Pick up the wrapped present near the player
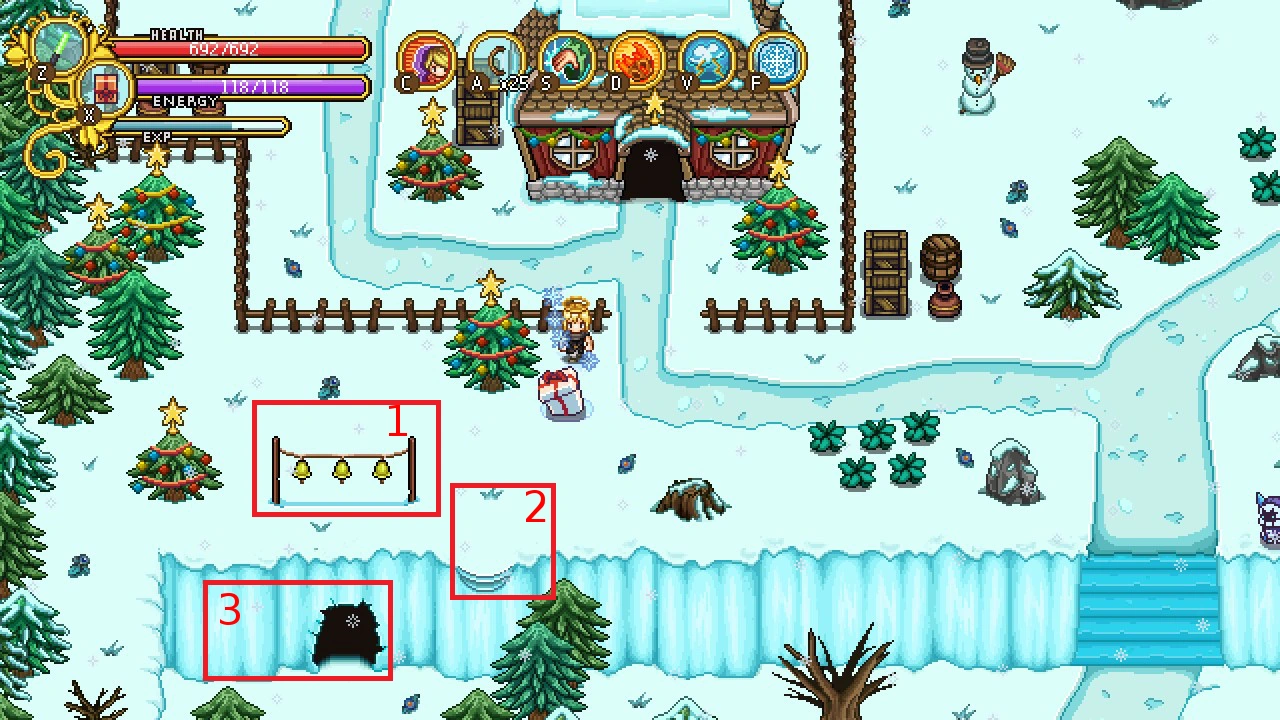 tap(560, 392)
